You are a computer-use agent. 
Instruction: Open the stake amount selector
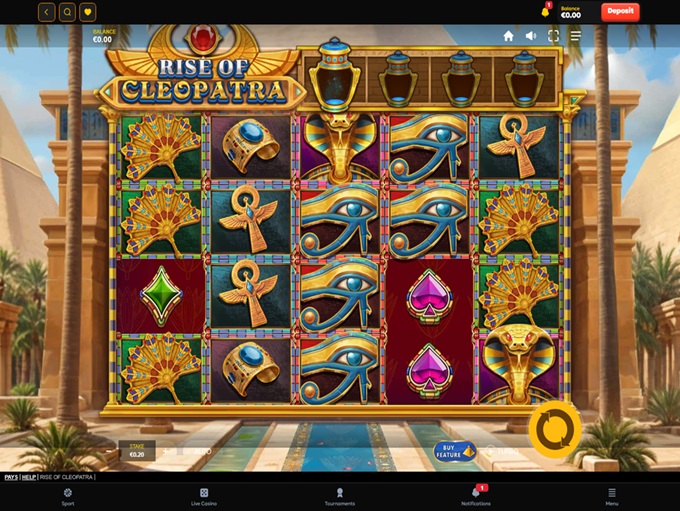[137, 450]
